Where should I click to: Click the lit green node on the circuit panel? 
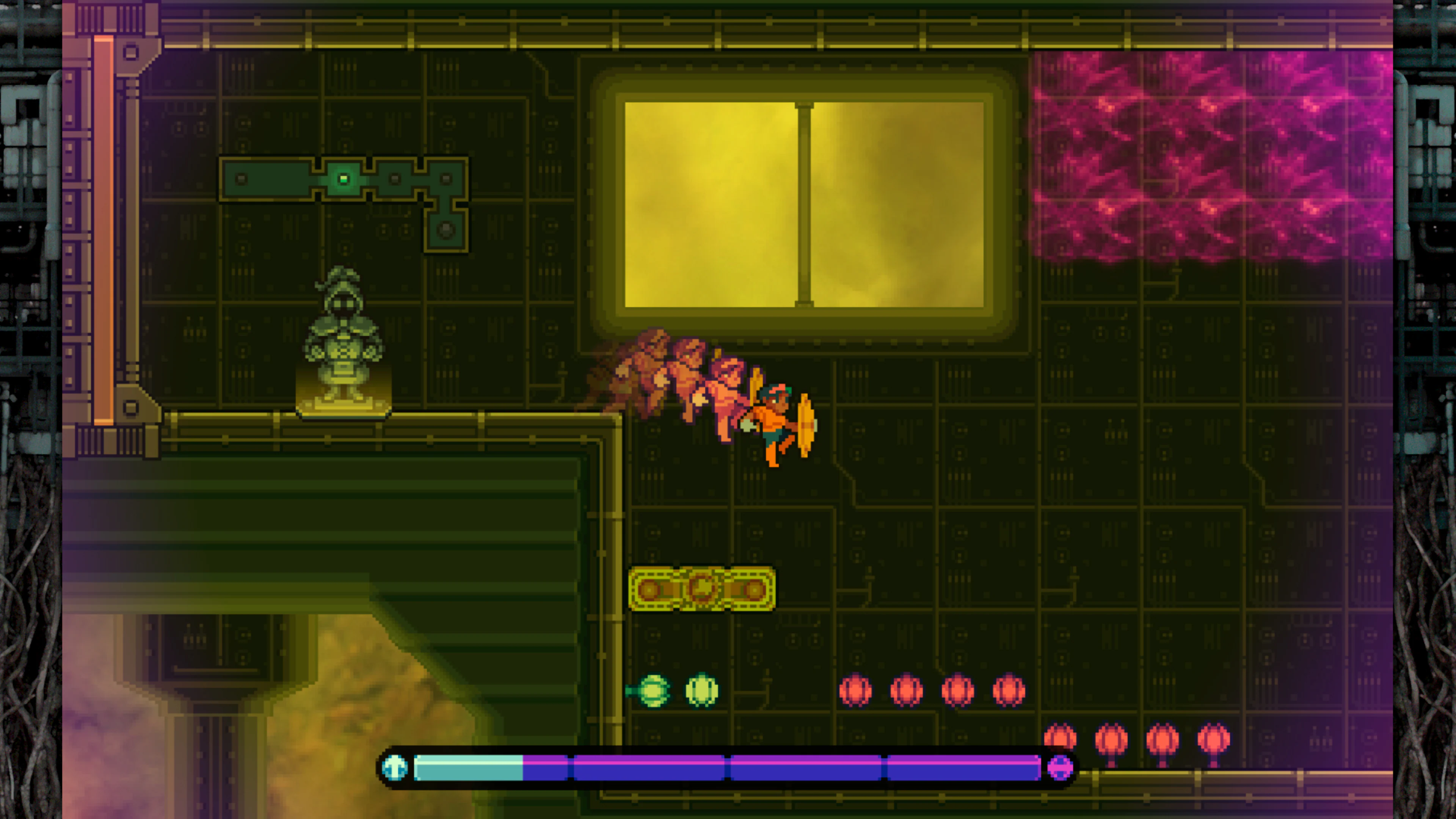pos(343,178)
